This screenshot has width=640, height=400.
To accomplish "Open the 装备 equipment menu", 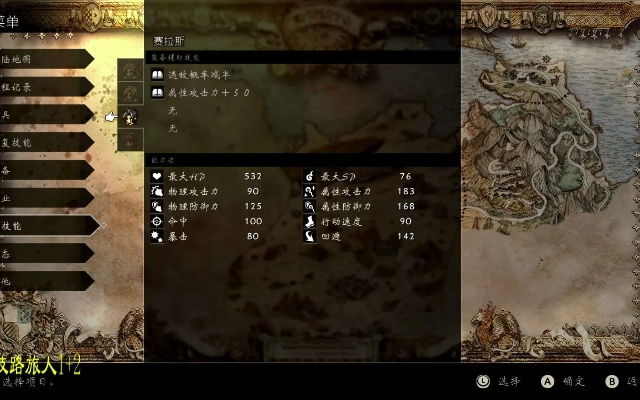I will pyautogui.click(x=40, y=171).
